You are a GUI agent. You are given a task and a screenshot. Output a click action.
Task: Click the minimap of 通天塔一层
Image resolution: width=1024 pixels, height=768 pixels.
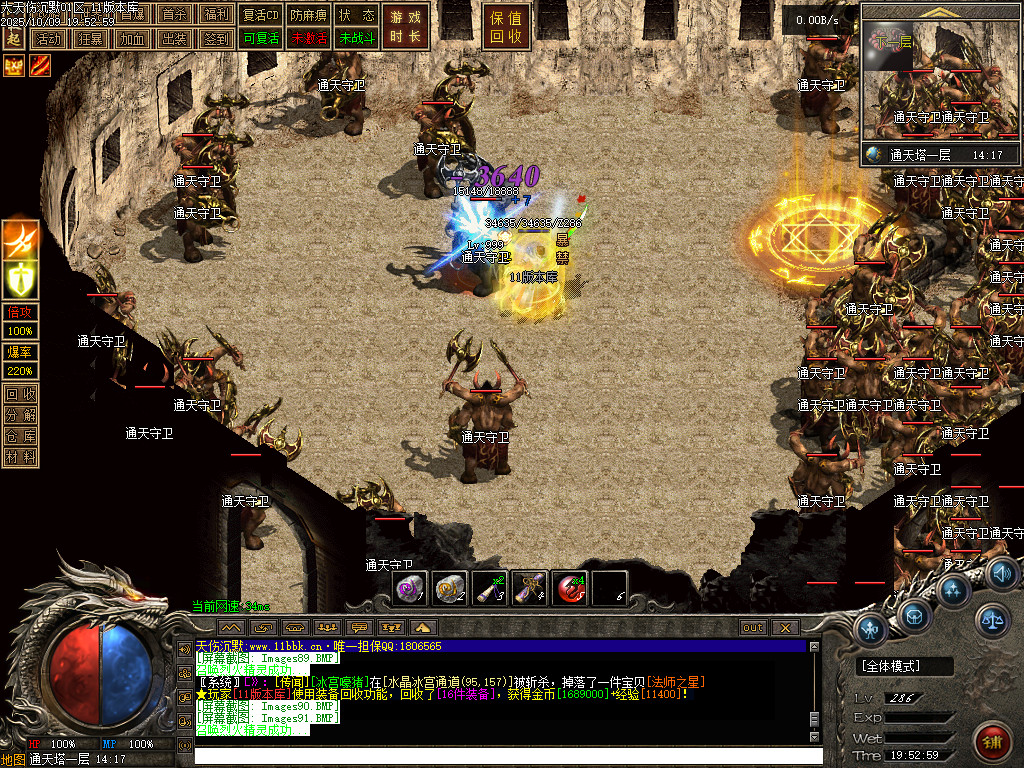click(939, 83)
